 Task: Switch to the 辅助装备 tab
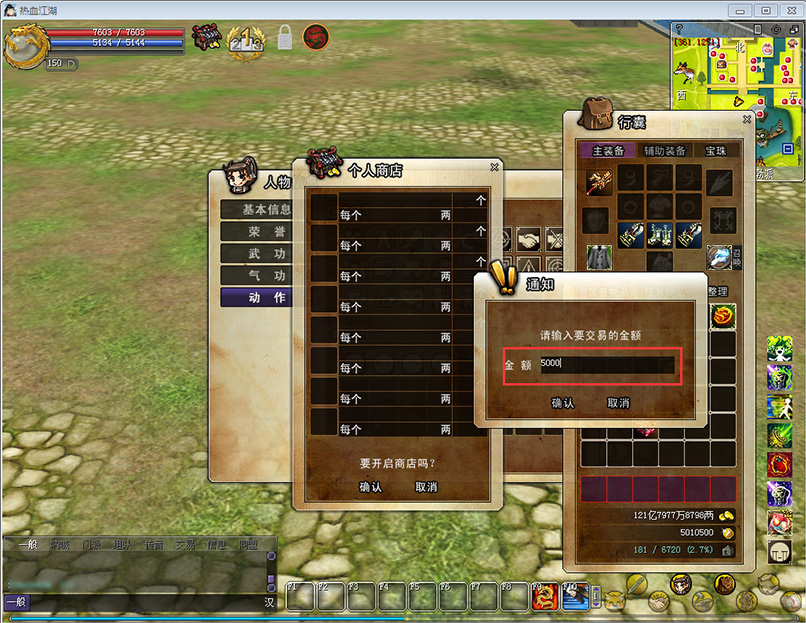coord(665,150)
